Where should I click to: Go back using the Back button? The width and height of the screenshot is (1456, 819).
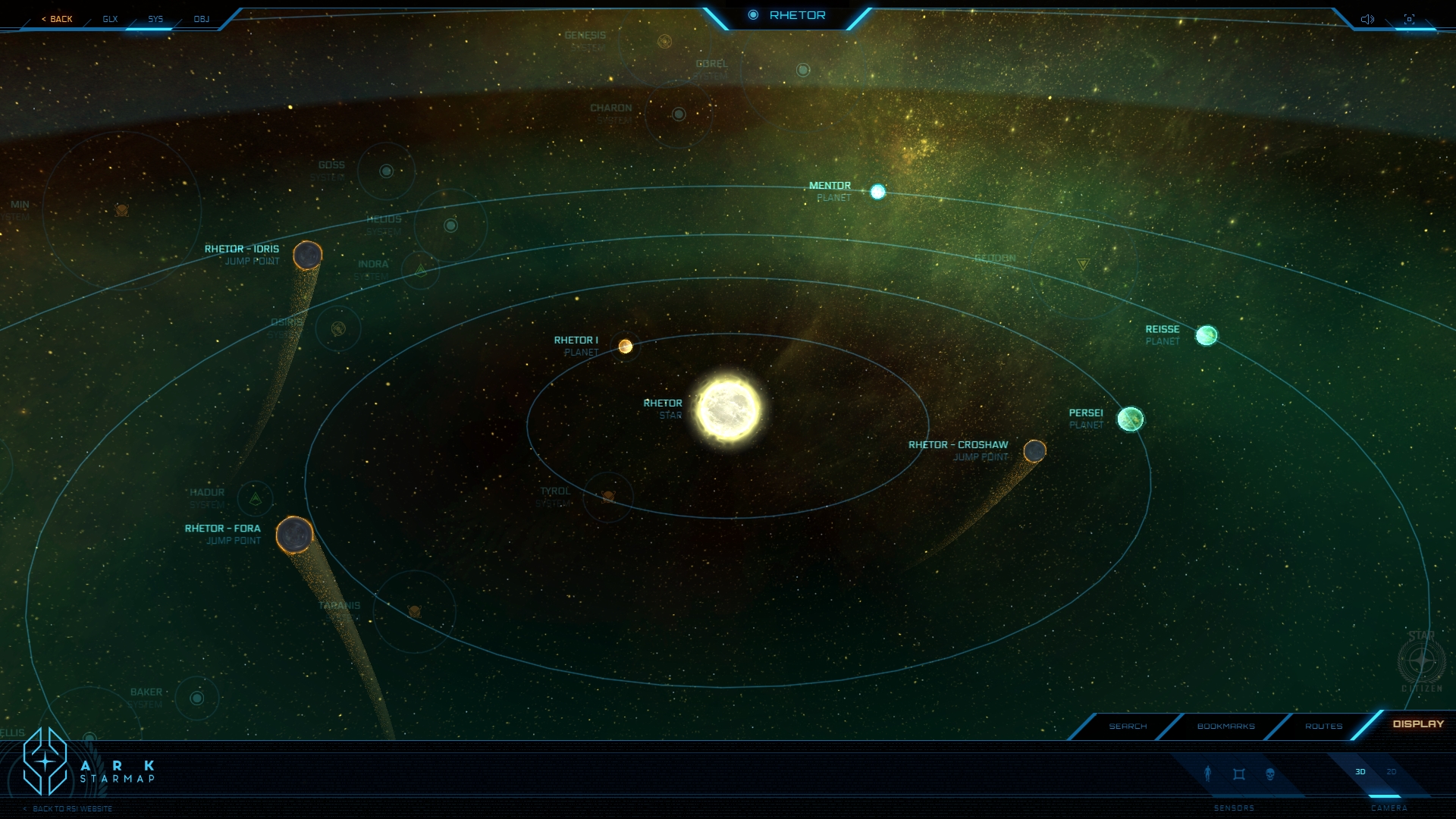(58, 19)
